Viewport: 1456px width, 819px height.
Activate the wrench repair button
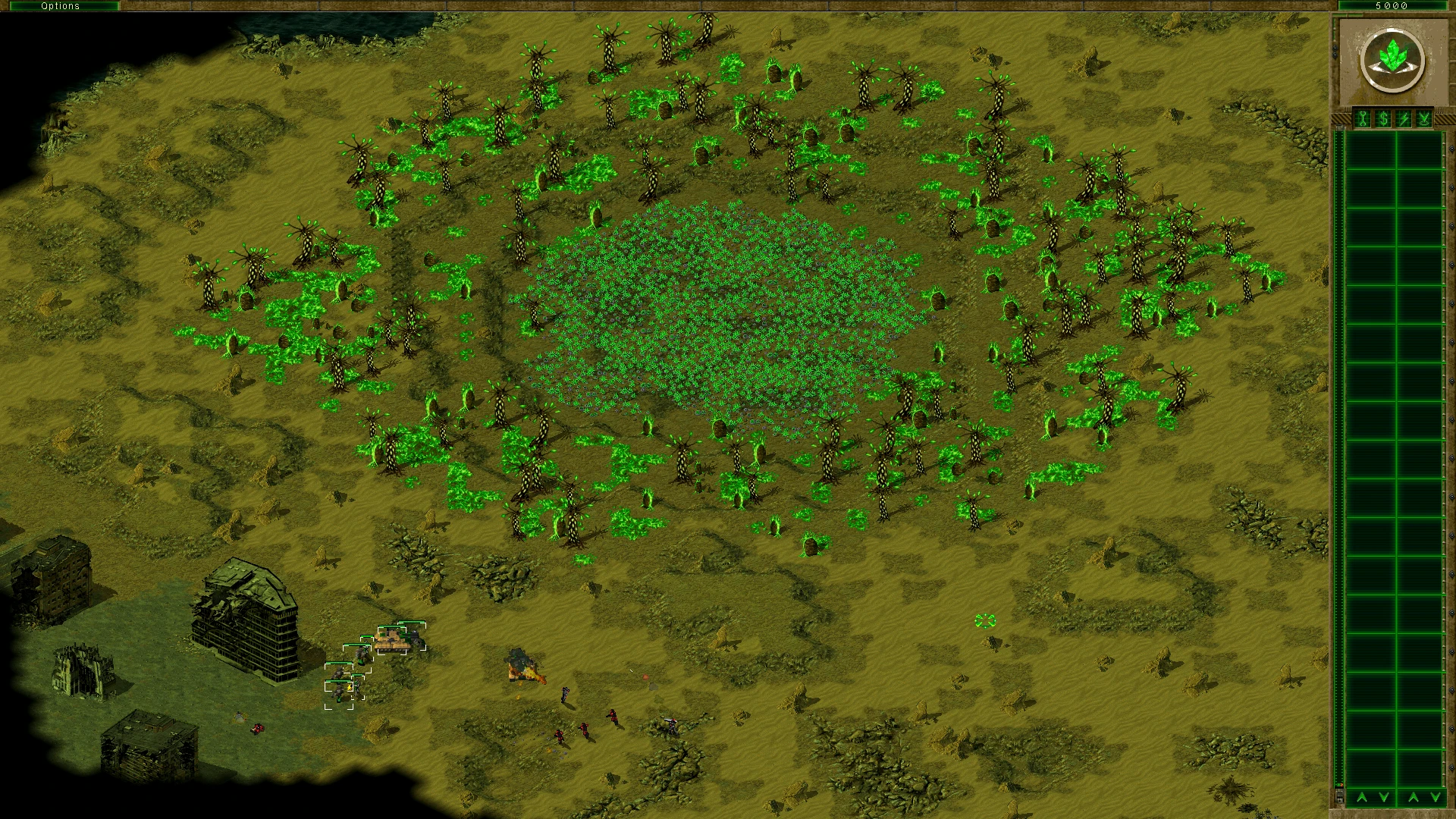point(1363,119)
